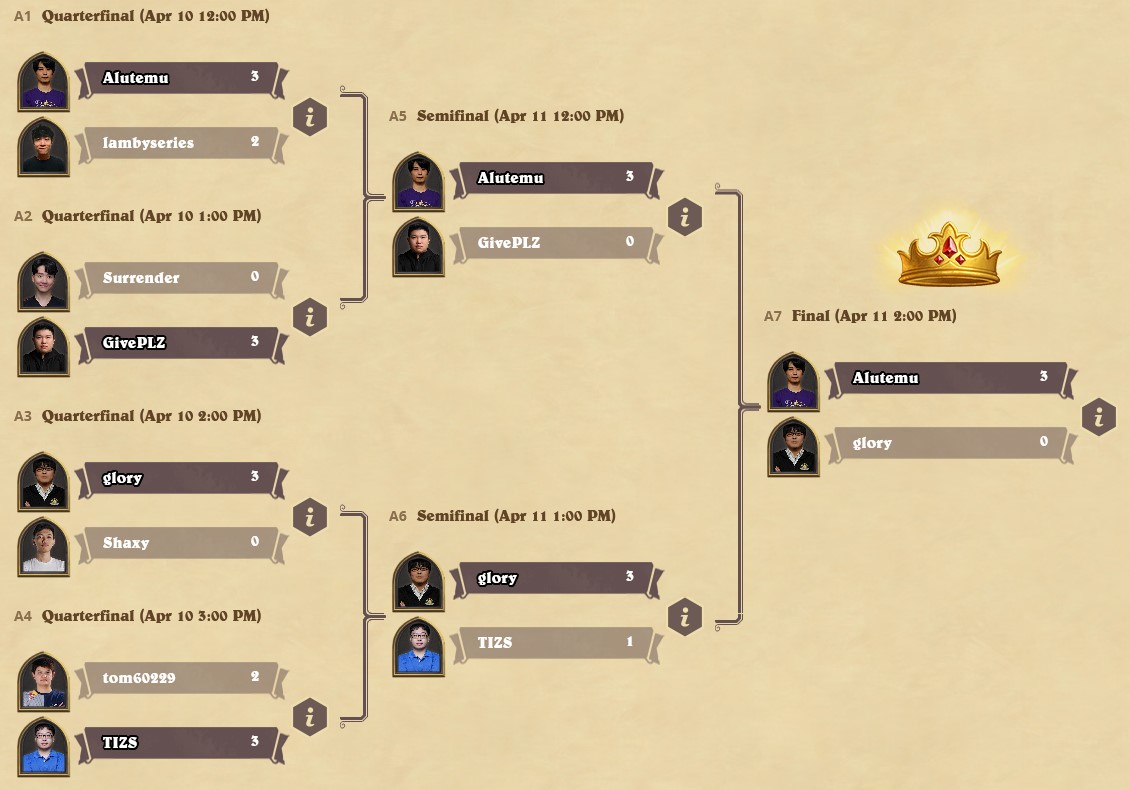1130x790 pixels.
Task: Select TIZS in quarterfinal A4
Action: [179, 743]
